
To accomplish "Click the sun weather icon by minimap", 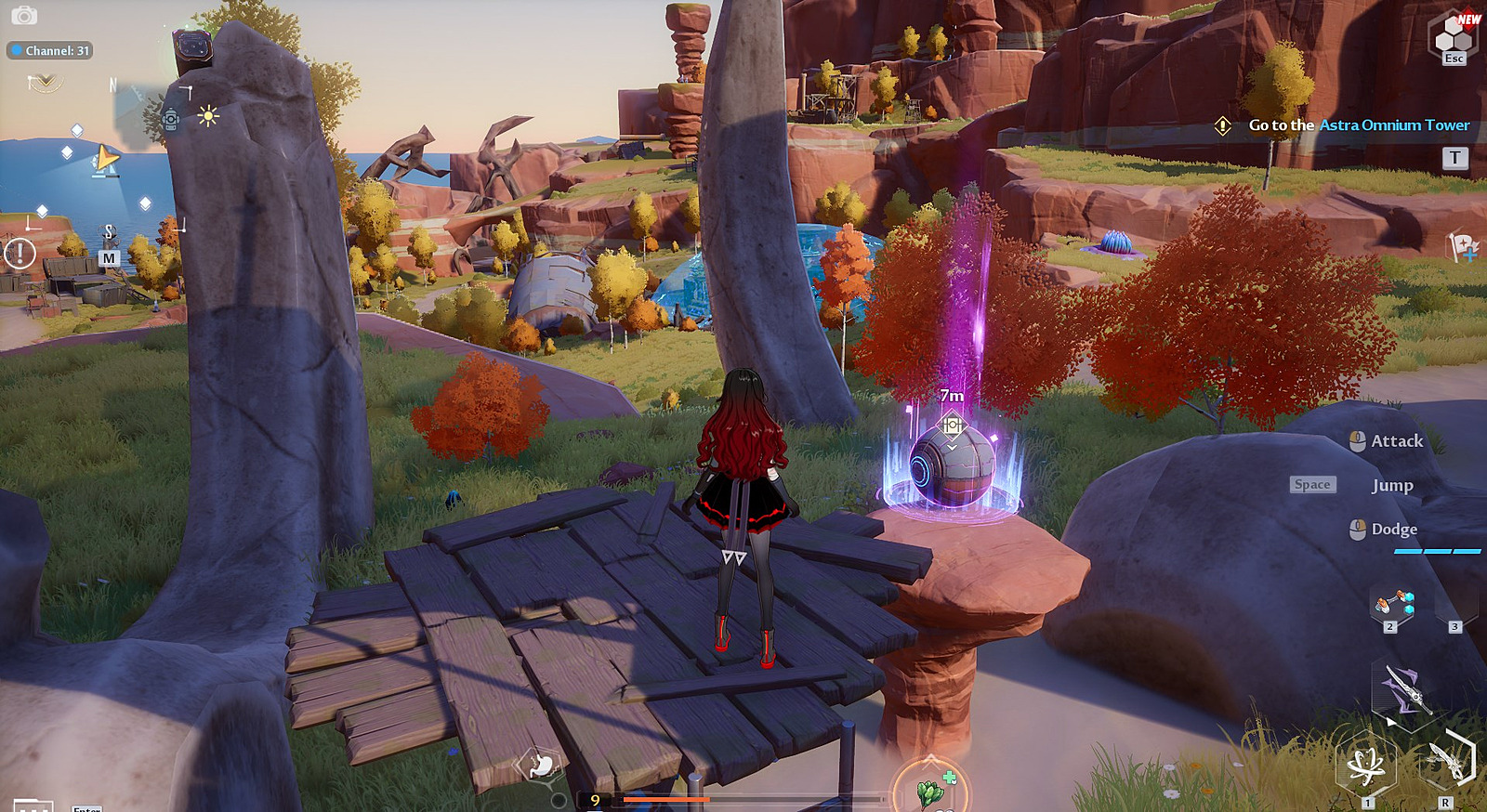I will coord(207,116).
